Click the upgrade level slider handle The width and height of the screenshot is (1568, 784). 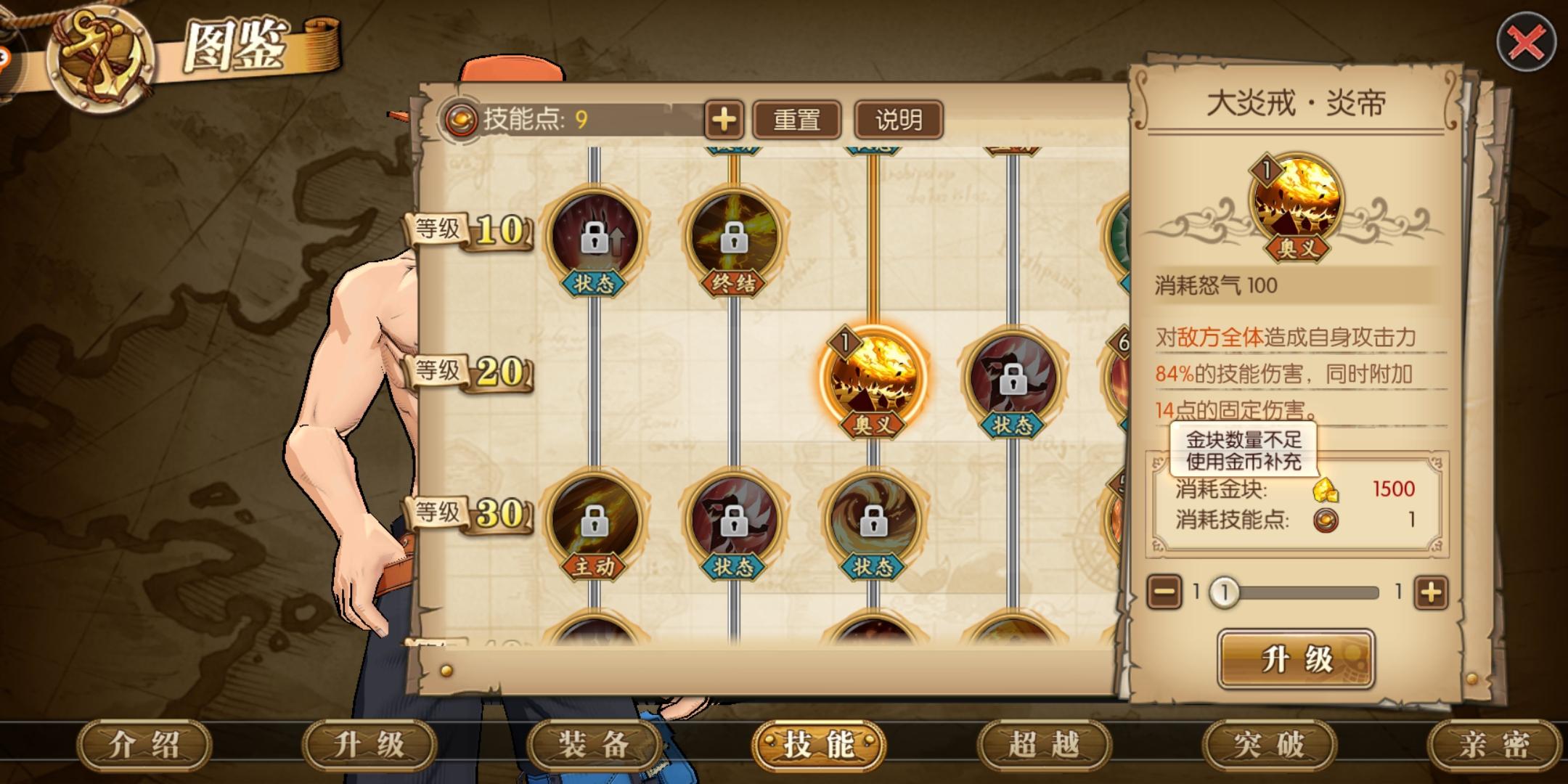pos(1225,592)
